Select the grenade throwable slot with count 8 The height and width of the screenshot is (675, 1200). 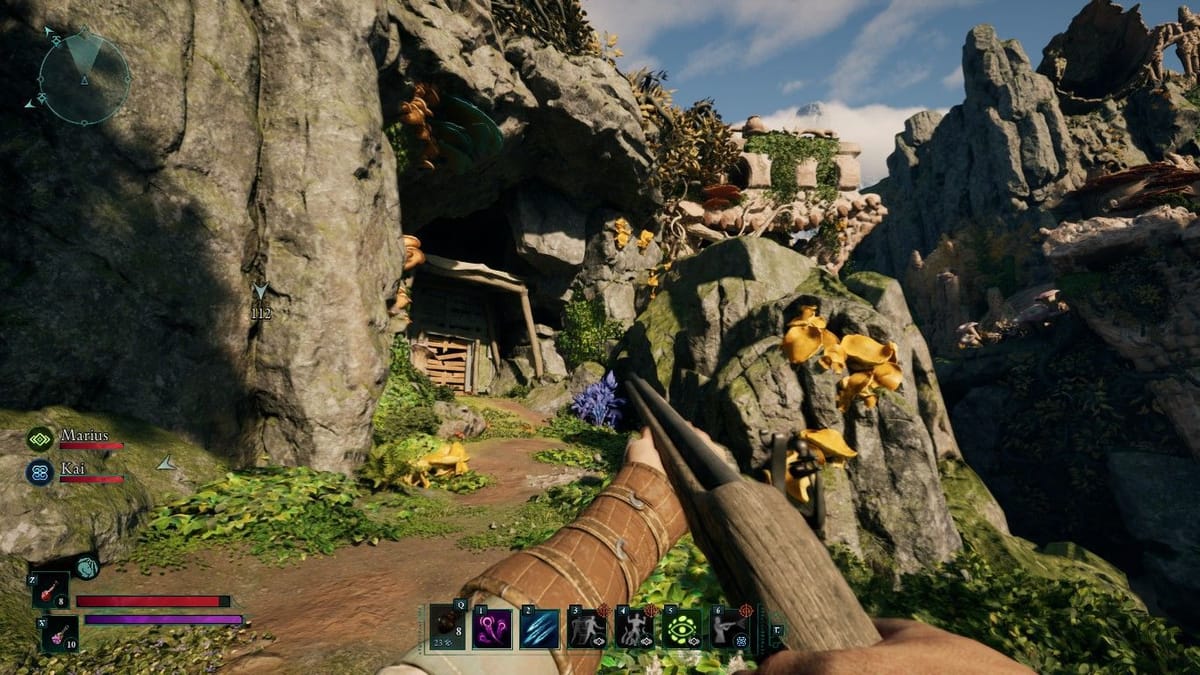pos(446,627)
